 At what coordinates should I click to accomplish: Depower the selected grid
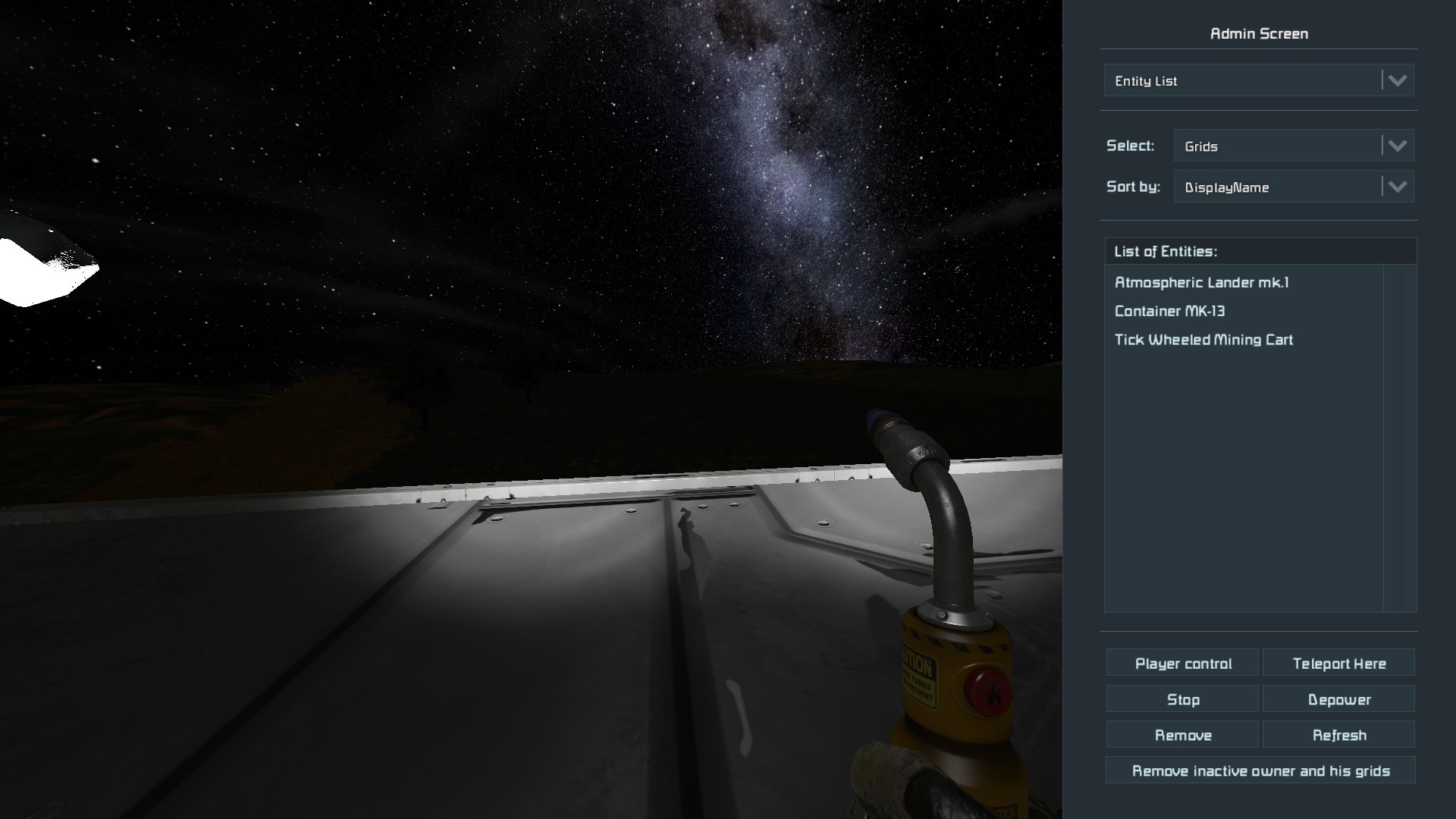(x=1338, y=700)
